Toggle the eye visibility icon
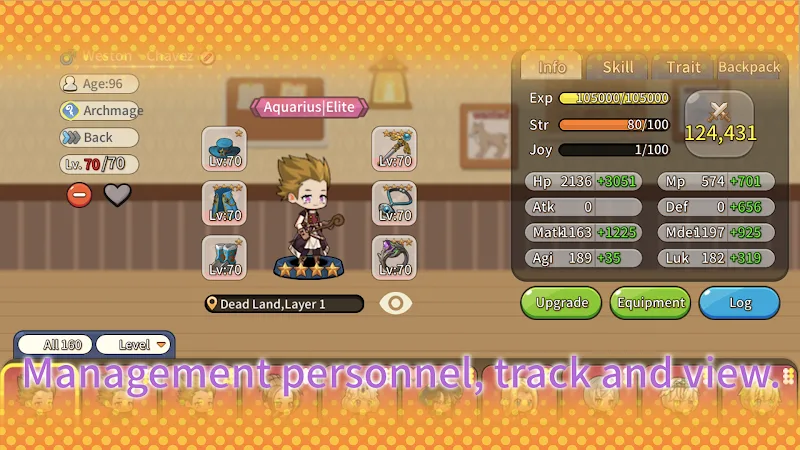The image size is (800, 450). click(396, 303)
